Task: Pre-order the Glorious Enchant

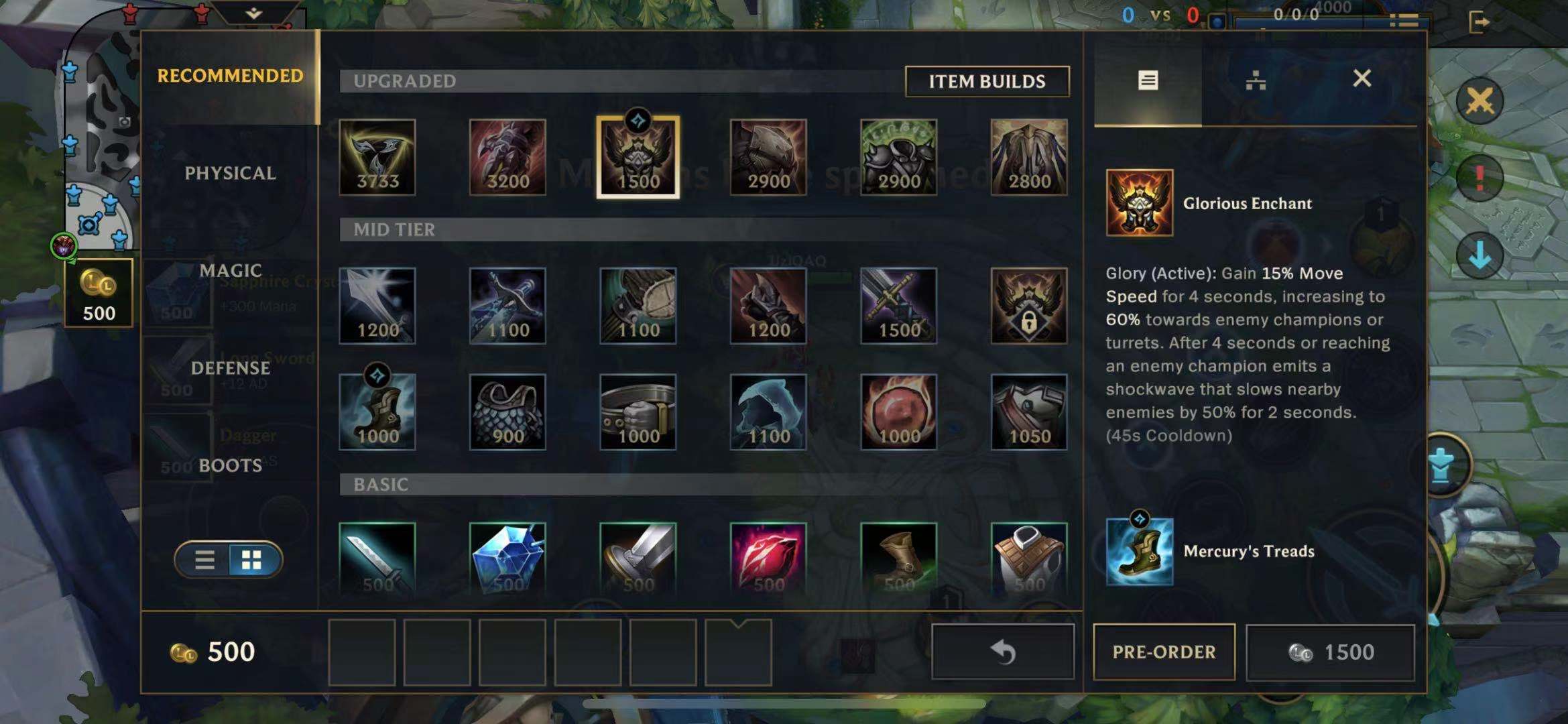Action: tap(1164, 652)
